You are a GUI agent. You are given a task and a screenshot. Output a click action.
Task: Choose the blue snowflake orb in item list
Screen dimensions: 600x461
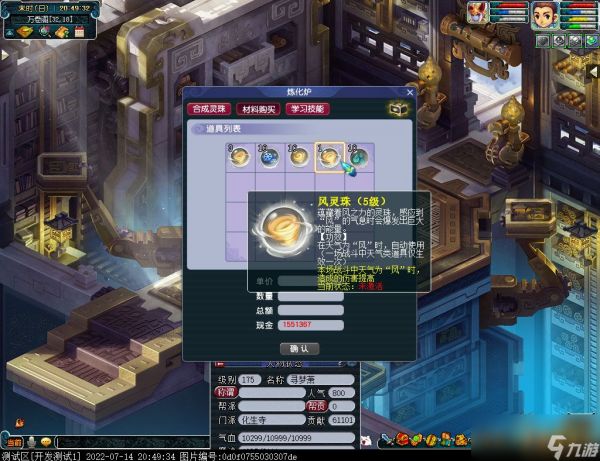coord(270,156)
